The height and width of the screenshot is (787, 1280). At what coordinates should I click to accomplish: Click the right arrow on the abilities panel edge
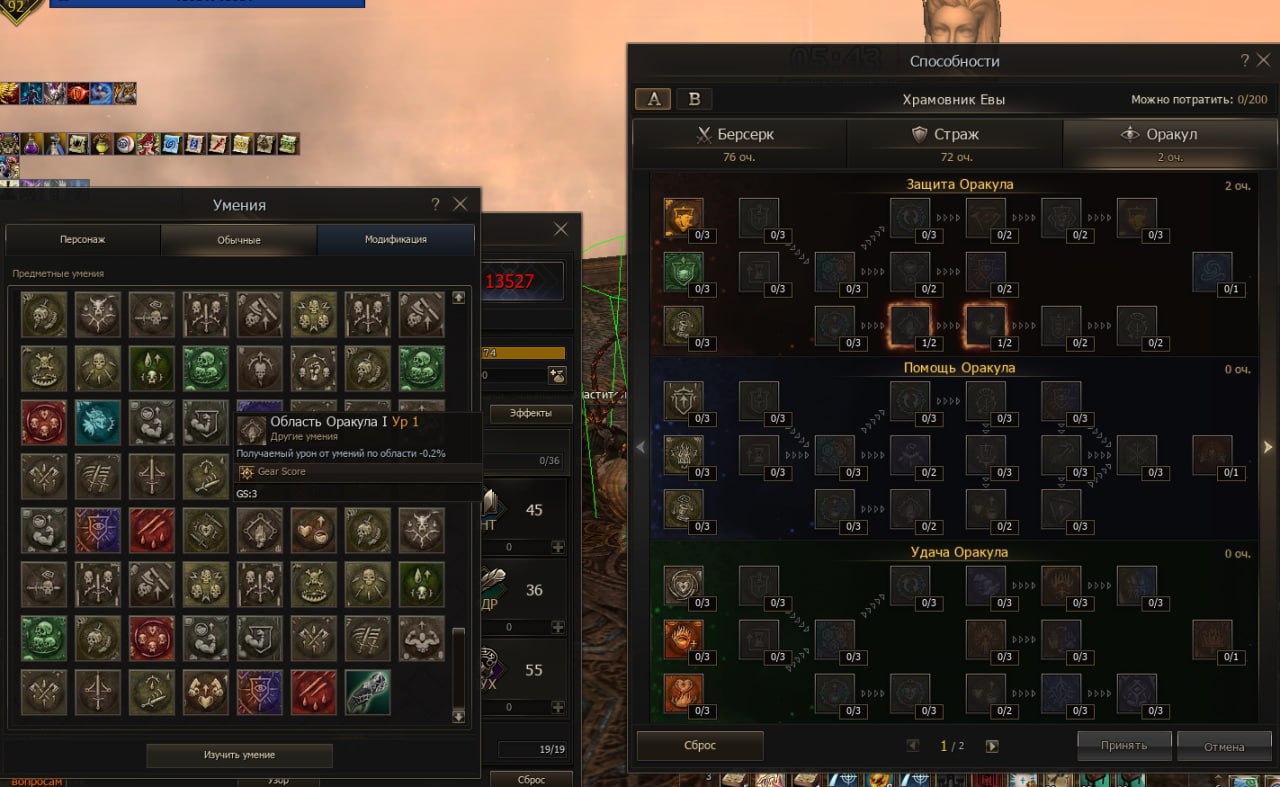pos(1268,448)
